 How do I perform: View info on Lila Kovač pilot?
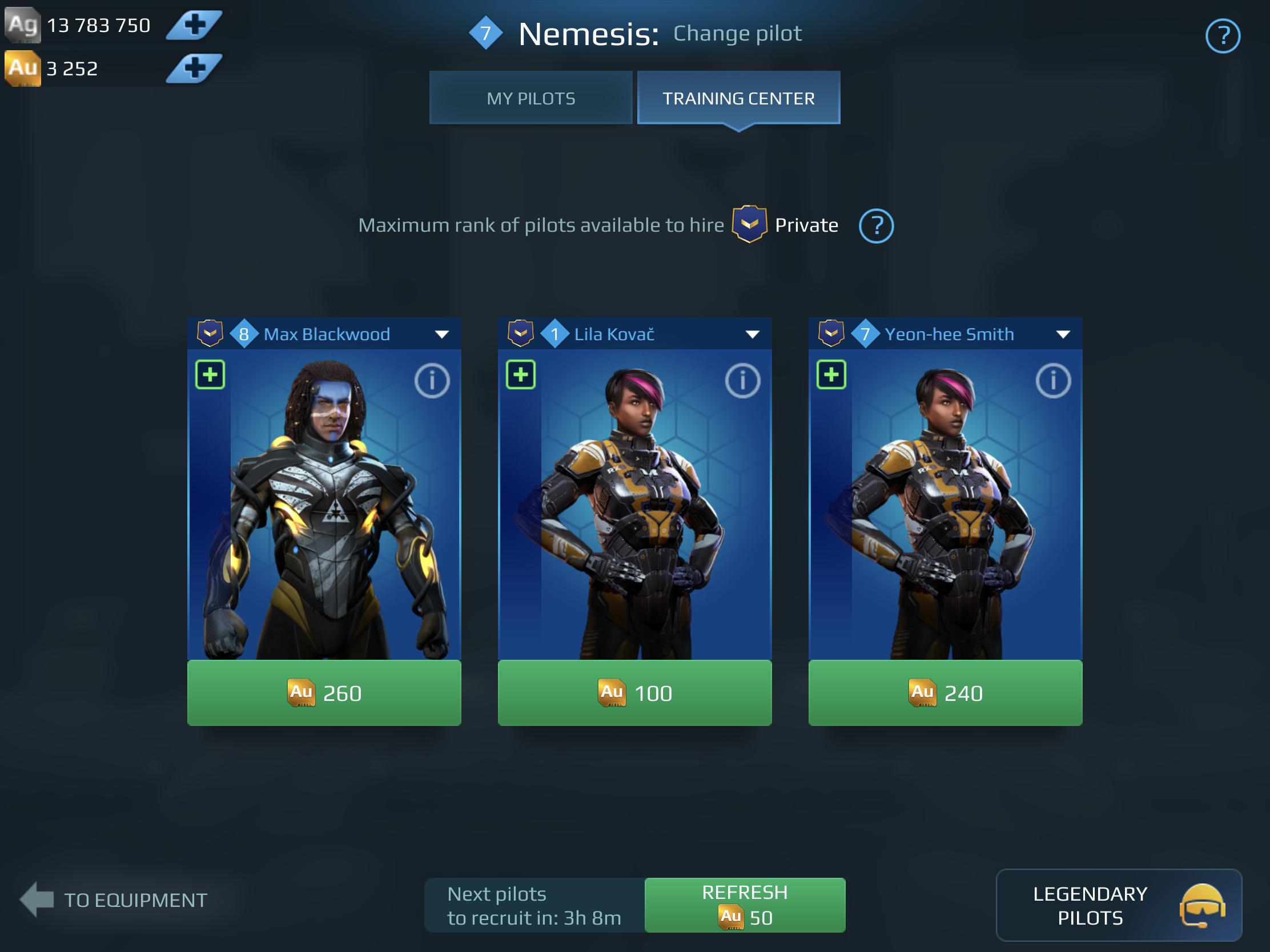[x=743, y=381]
